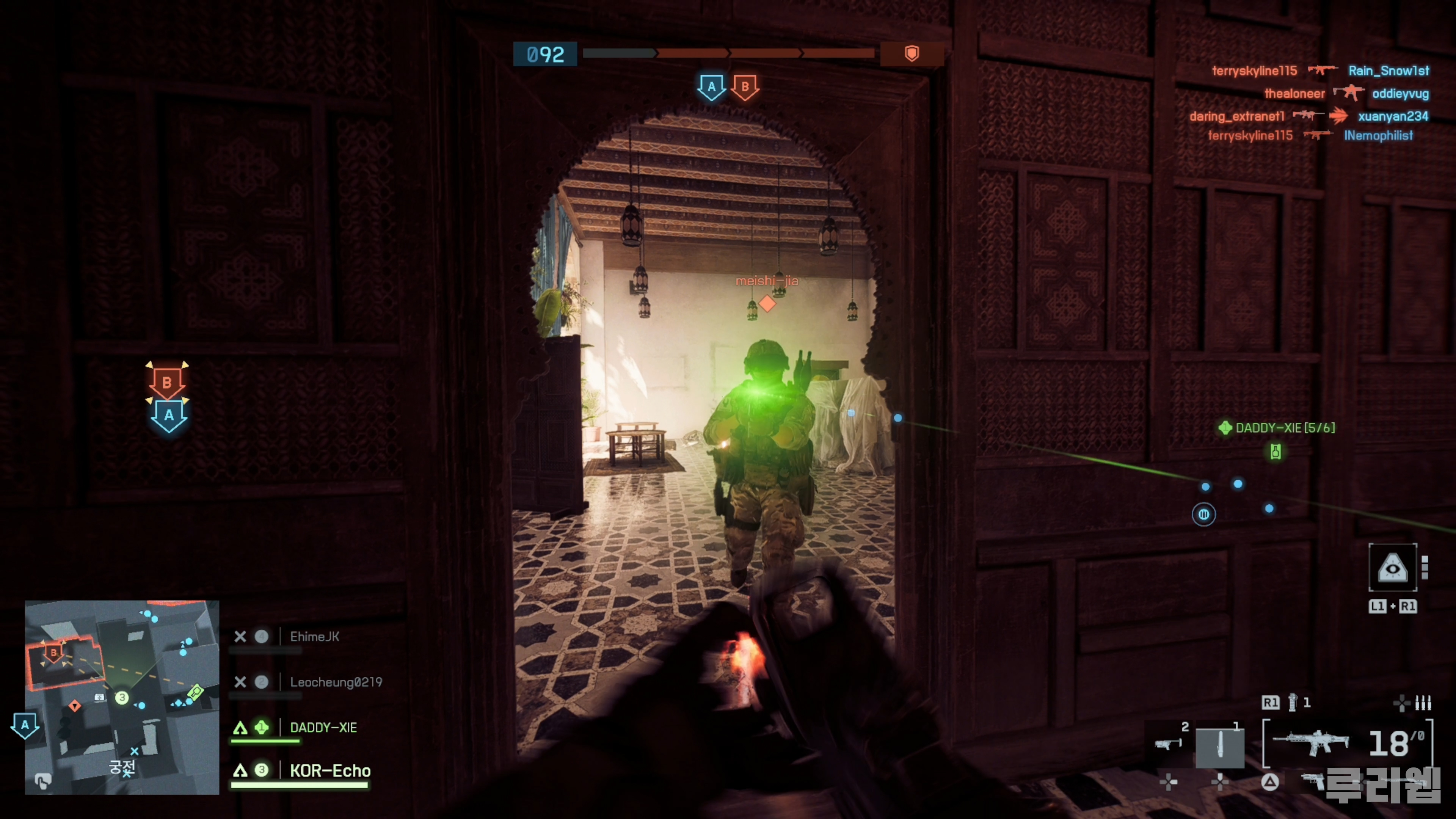Viewport: 1456px width, 819px height.
Task: Select the assault rifle weapon slot
Action: click(1310, 742)
